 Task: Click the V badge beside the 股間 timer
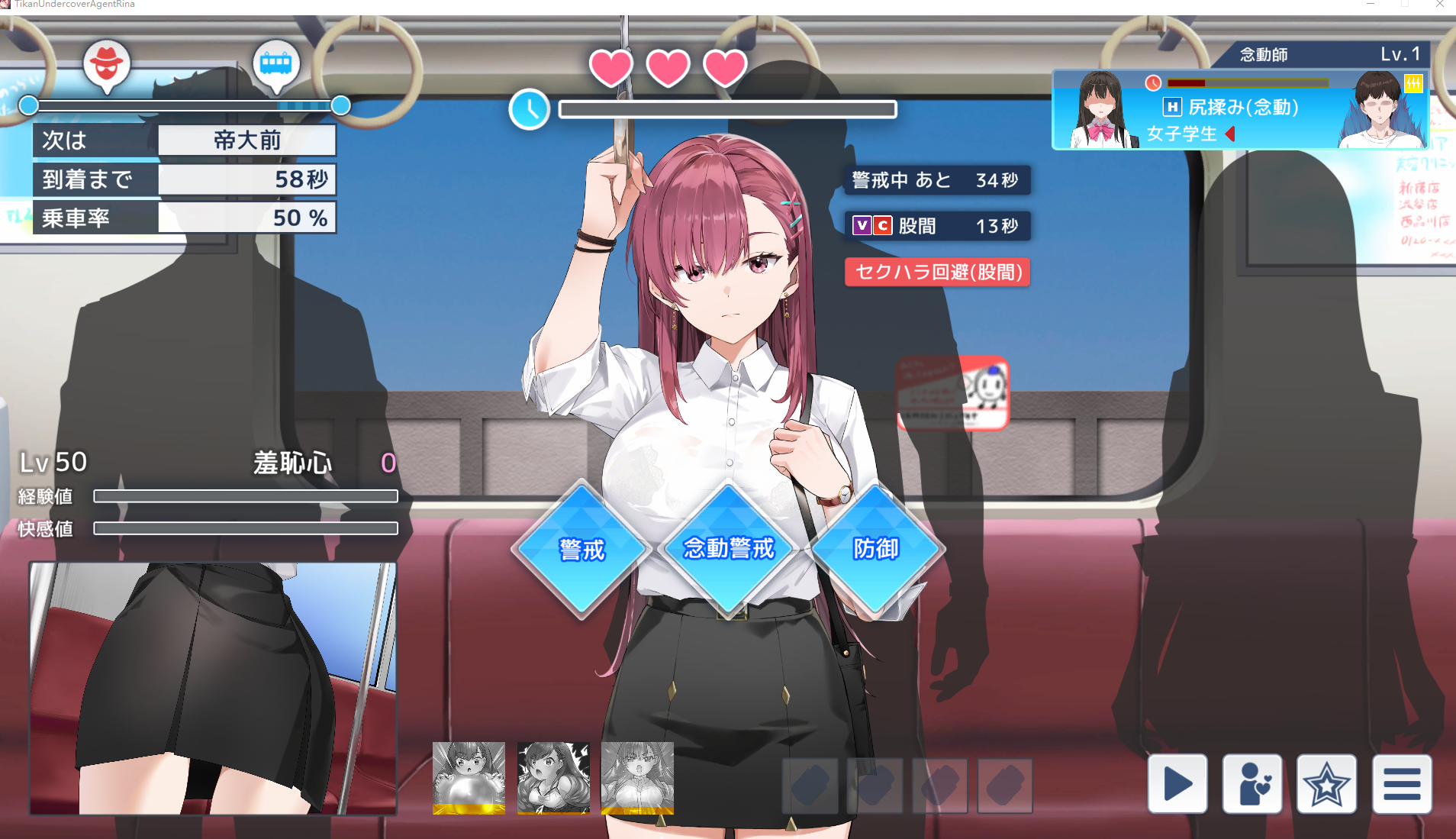862,225
